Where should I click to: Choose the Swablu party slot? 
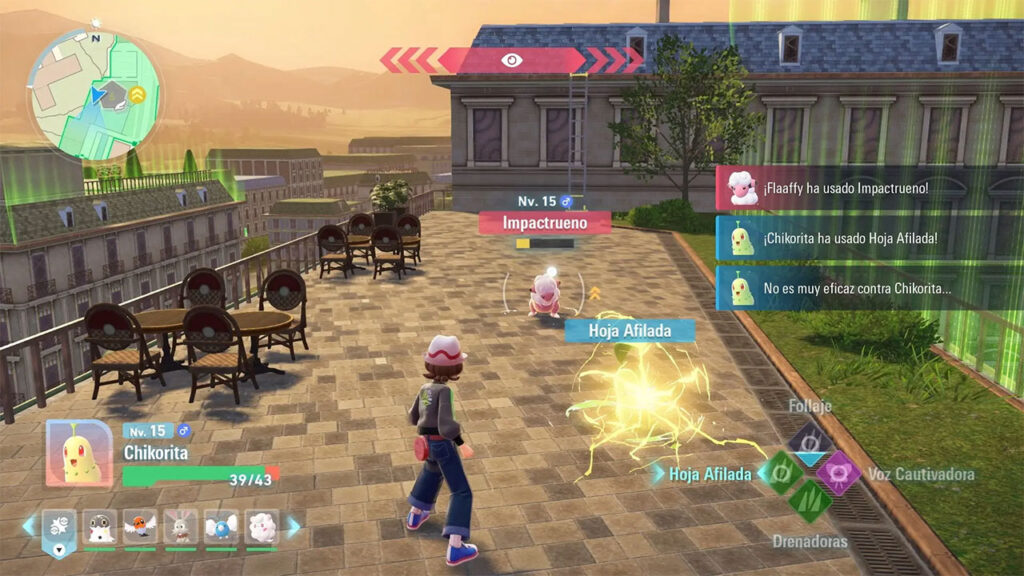point(221,526)
